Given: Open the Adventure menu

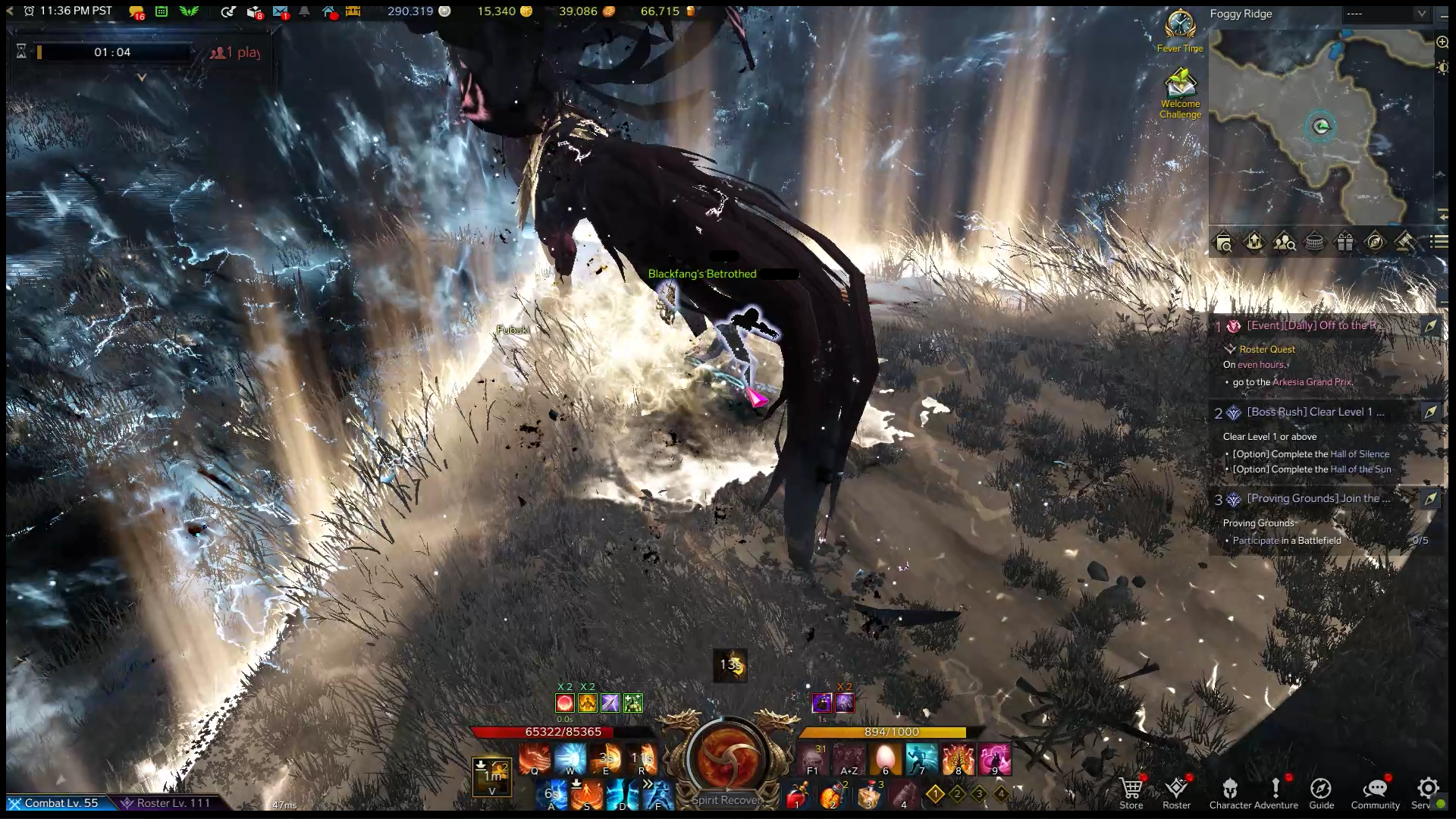Looking at the screenshot, I should [1276, 791].
